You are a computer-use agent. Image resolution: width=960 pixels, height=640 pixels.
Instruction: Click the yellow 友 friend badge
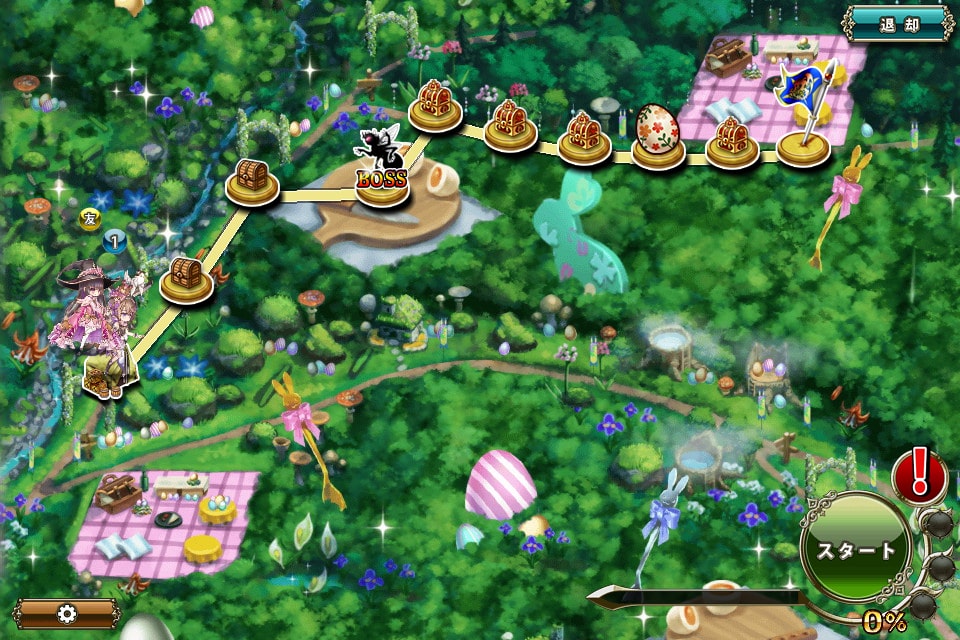88,216
